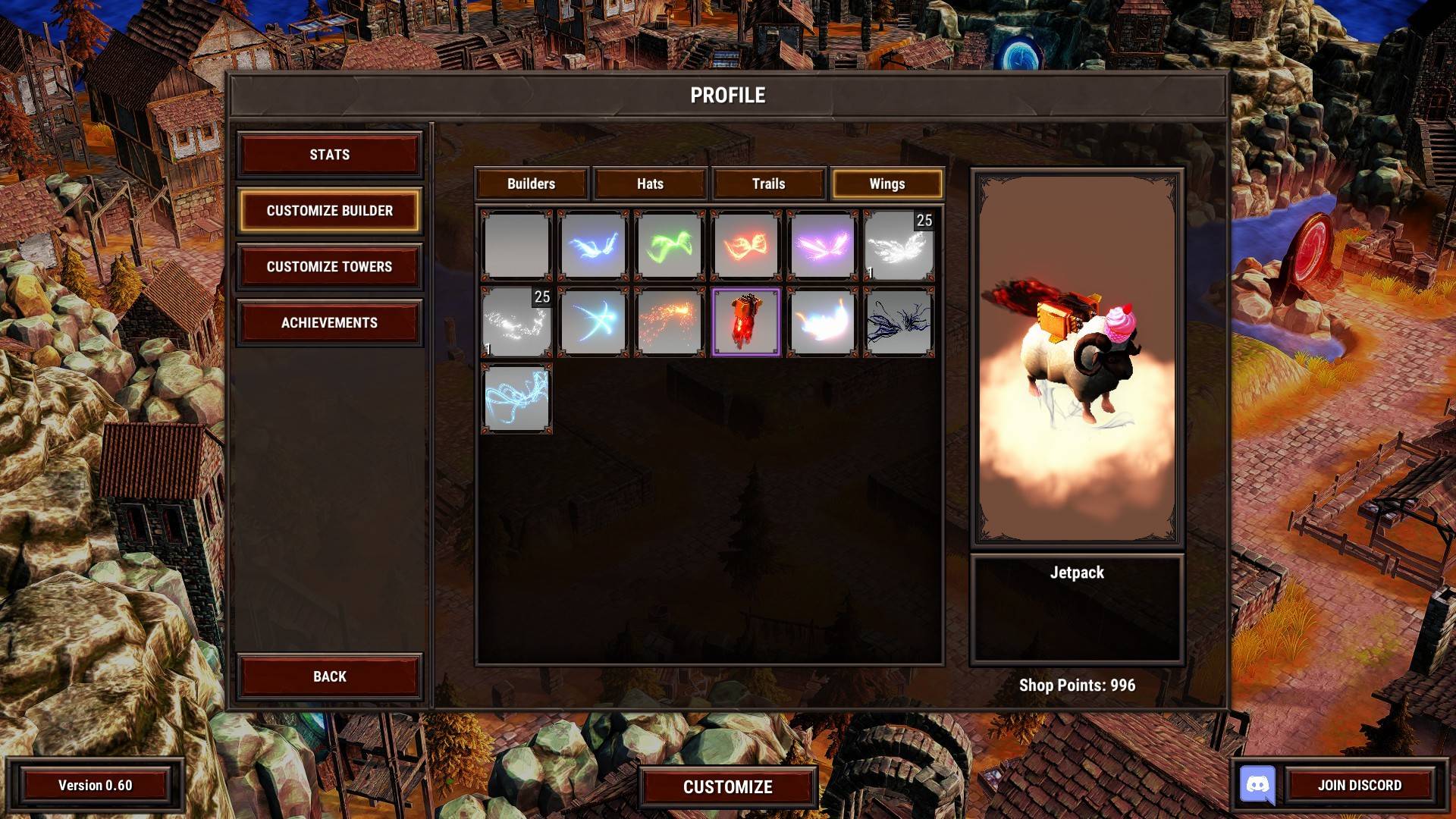Viewport: 1456px width, 819px height.
Task: Select the Wings tab
Action: [x=886, y=184]
